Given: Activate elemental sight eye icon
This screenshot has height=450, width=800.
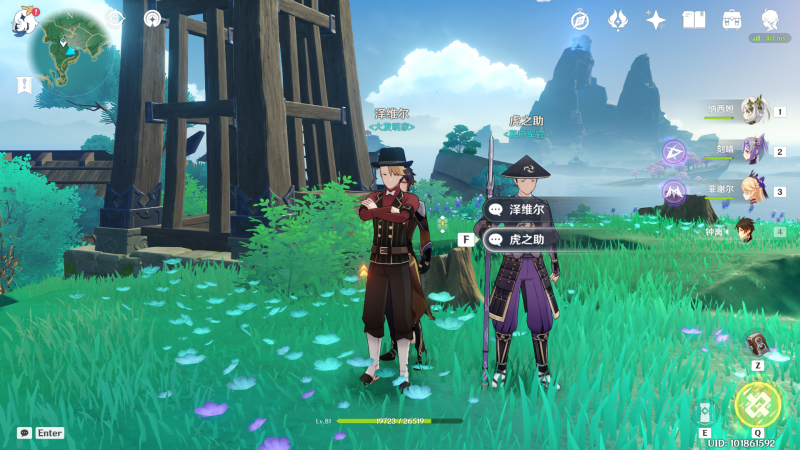Looking at the screenshot, I should [115, 18].
